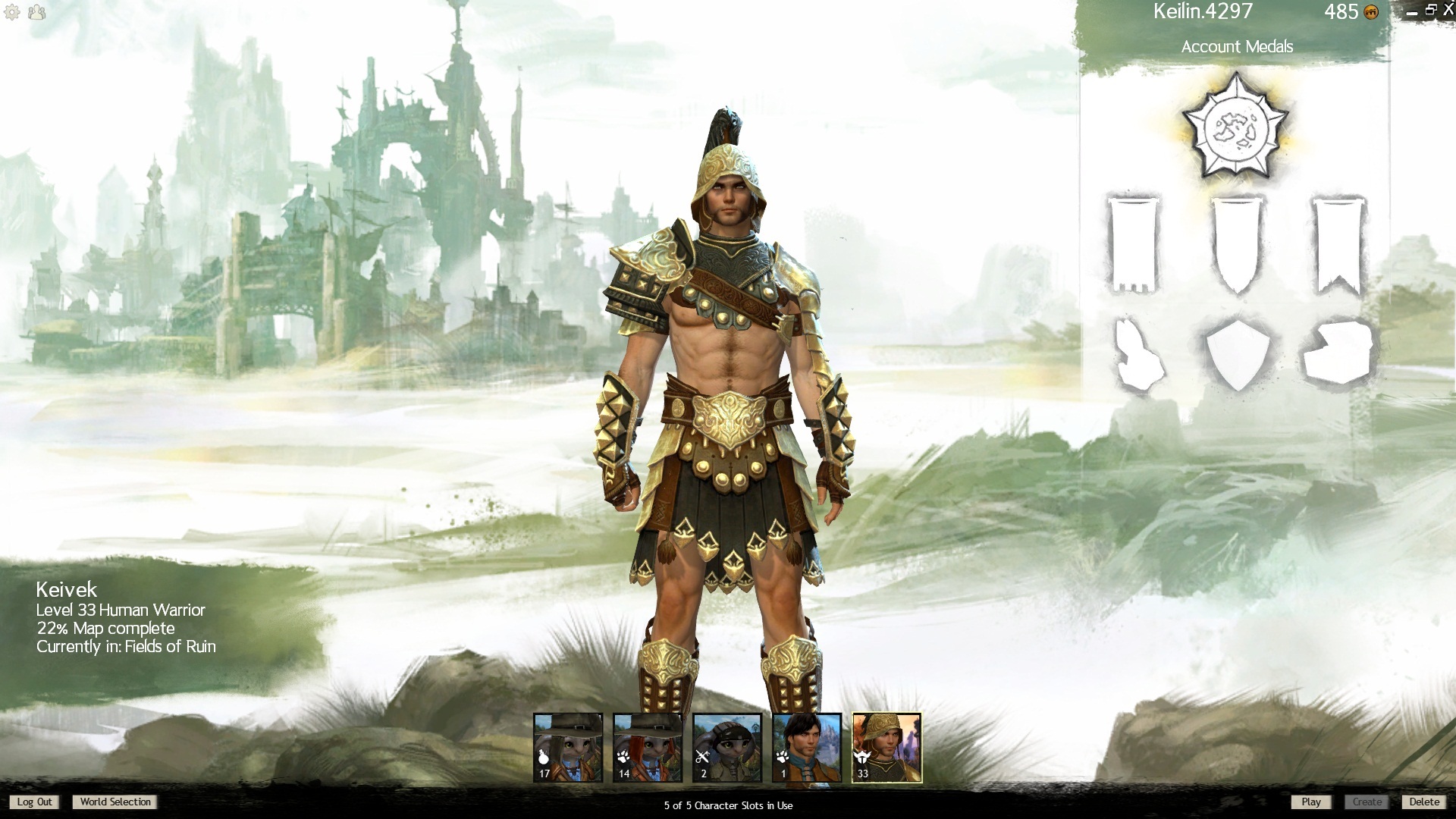Viewport: 1456px width, 819px height.
Task: Click the world map star medal
Action: [1235, 128]
